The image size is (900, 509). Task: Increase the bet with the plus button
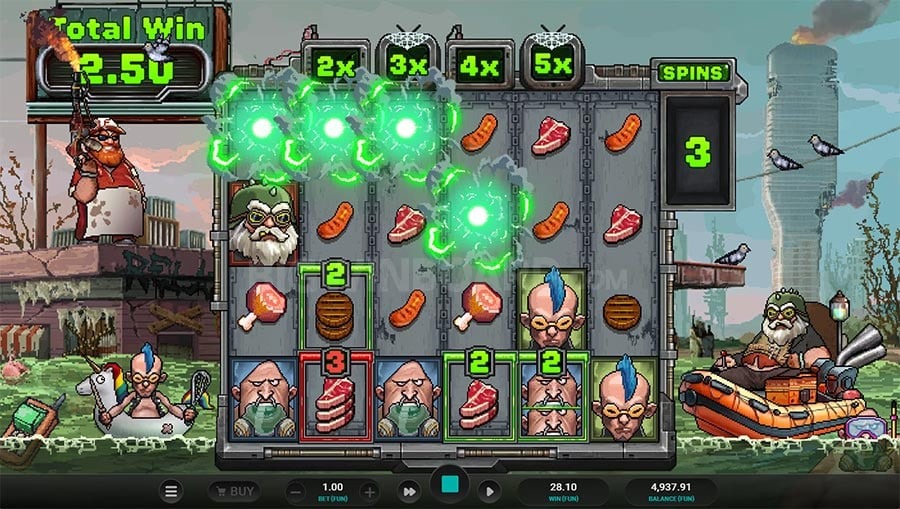point(369,491)
